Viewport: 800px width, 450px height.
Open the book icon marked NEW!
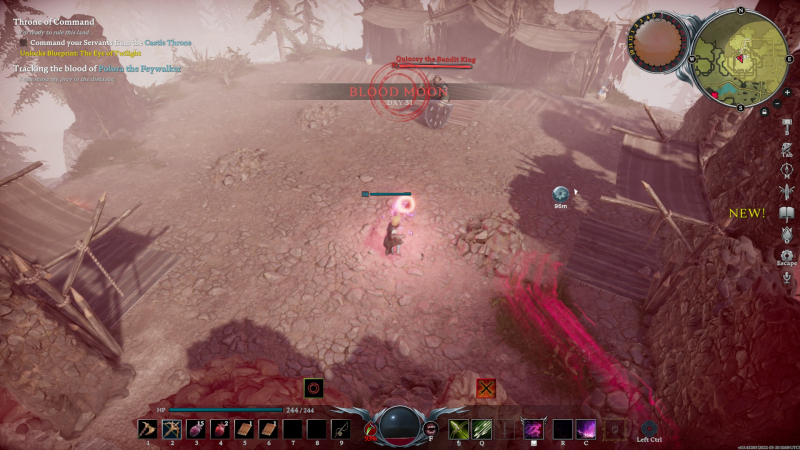(788, 213)
